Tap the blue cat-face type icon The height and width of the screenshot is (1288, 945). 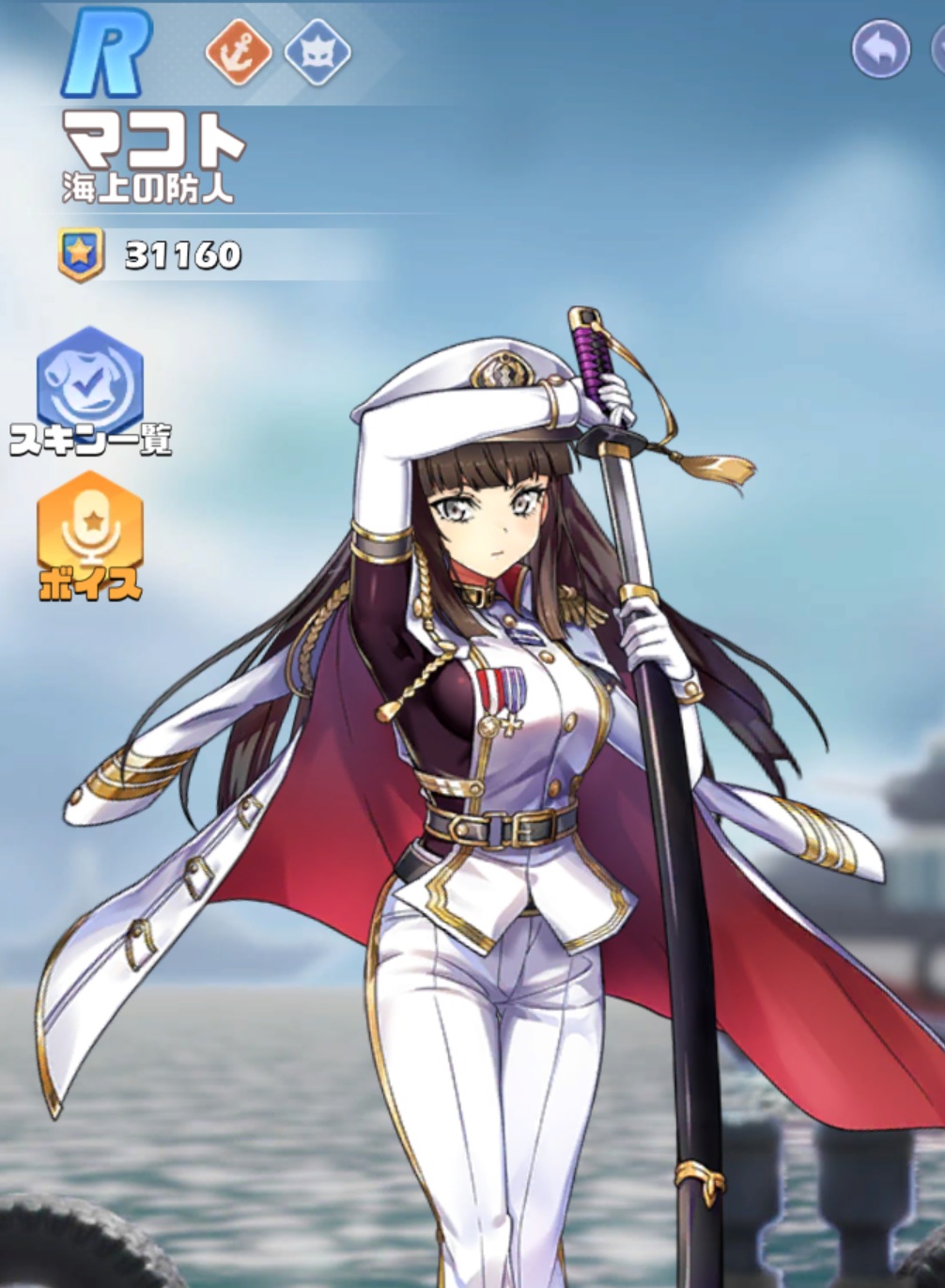pos(317,52)
